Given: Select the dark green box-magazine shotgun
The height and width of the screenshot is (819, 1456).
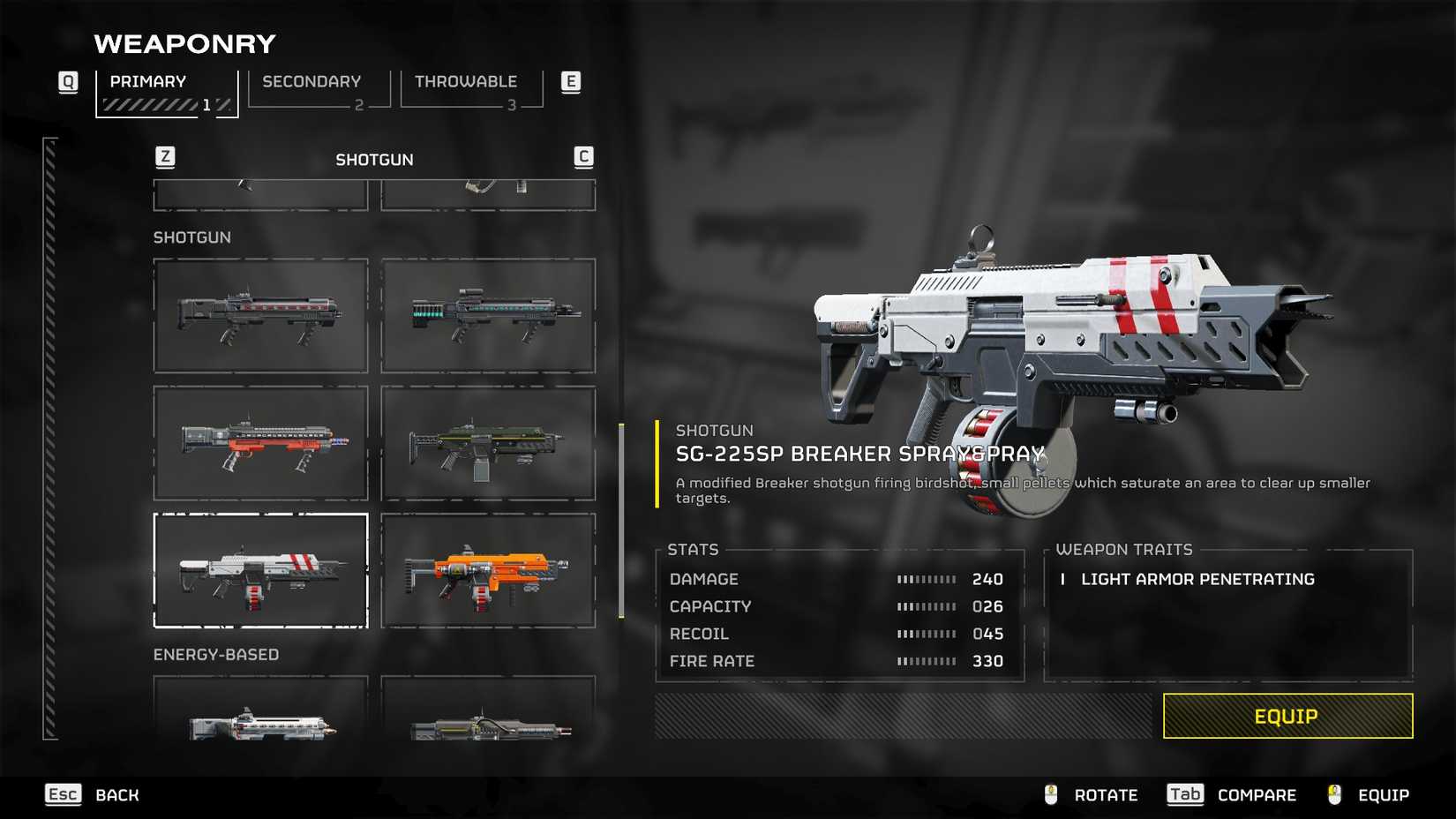Looking at the screenshot, I should tap(488, 443).
